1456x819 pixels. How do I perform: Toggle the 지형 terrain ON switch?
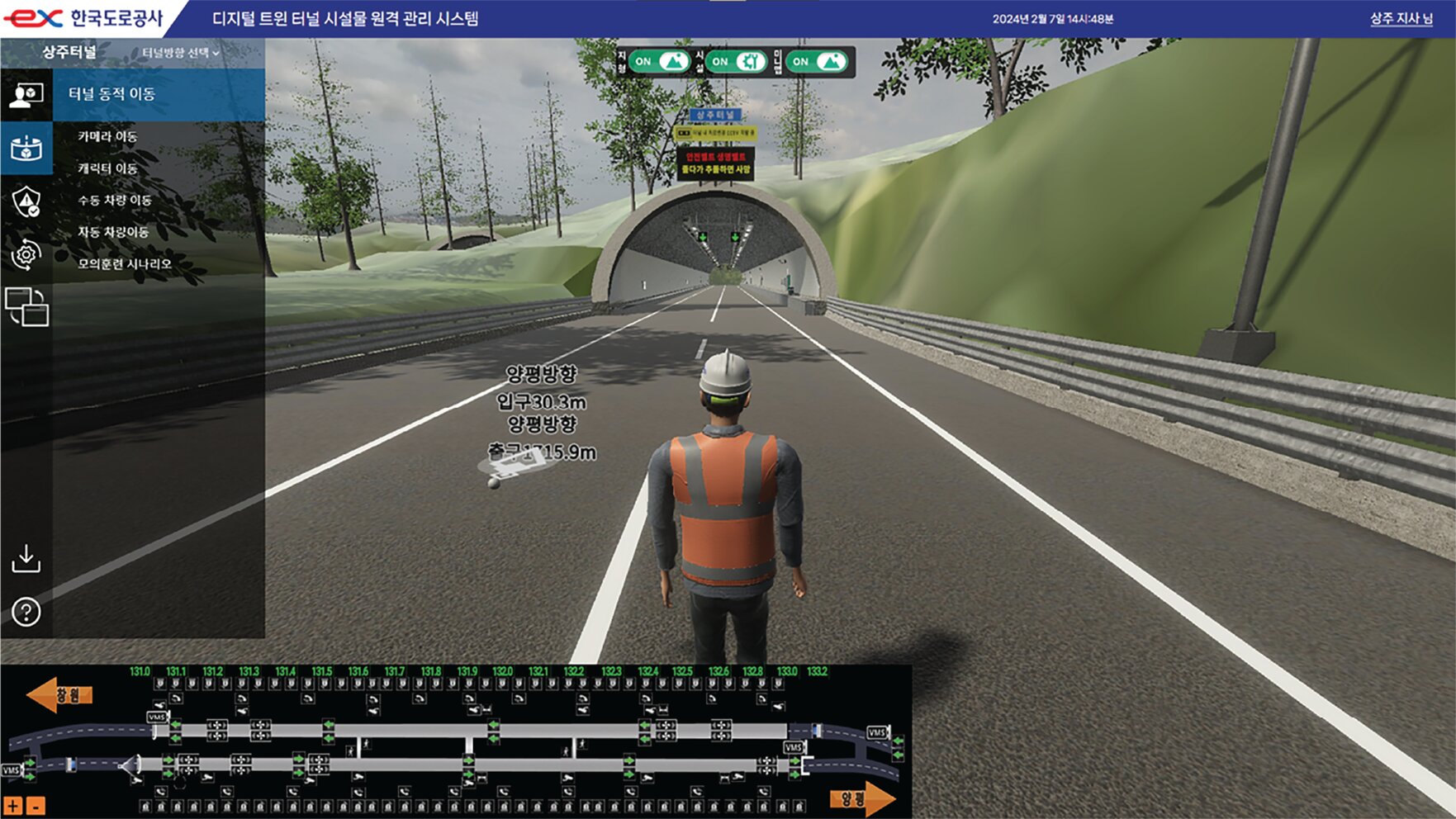pyautogui.click(x=659, y=62)
